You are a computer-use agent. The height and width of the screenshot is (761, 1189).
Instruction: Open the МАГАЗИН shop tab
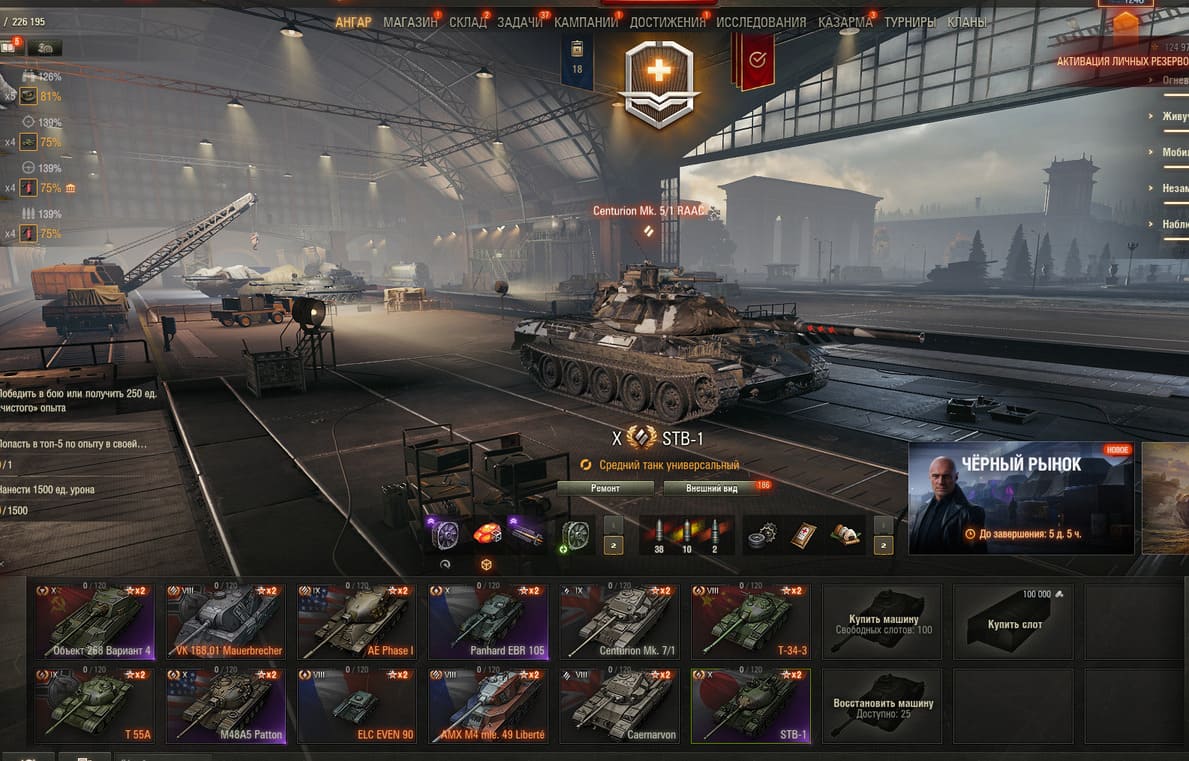(410, 22)
